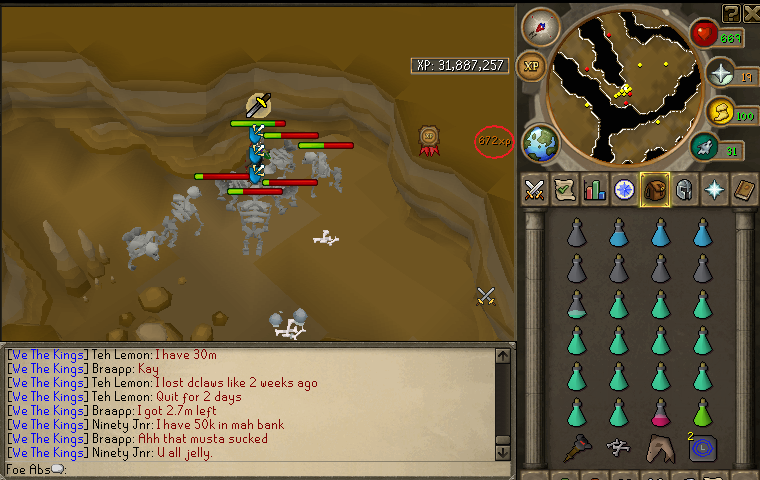Open the Magic spellbook tab
Screen dimensions: 760x480
pyautogui.click(x=745, y=189)
